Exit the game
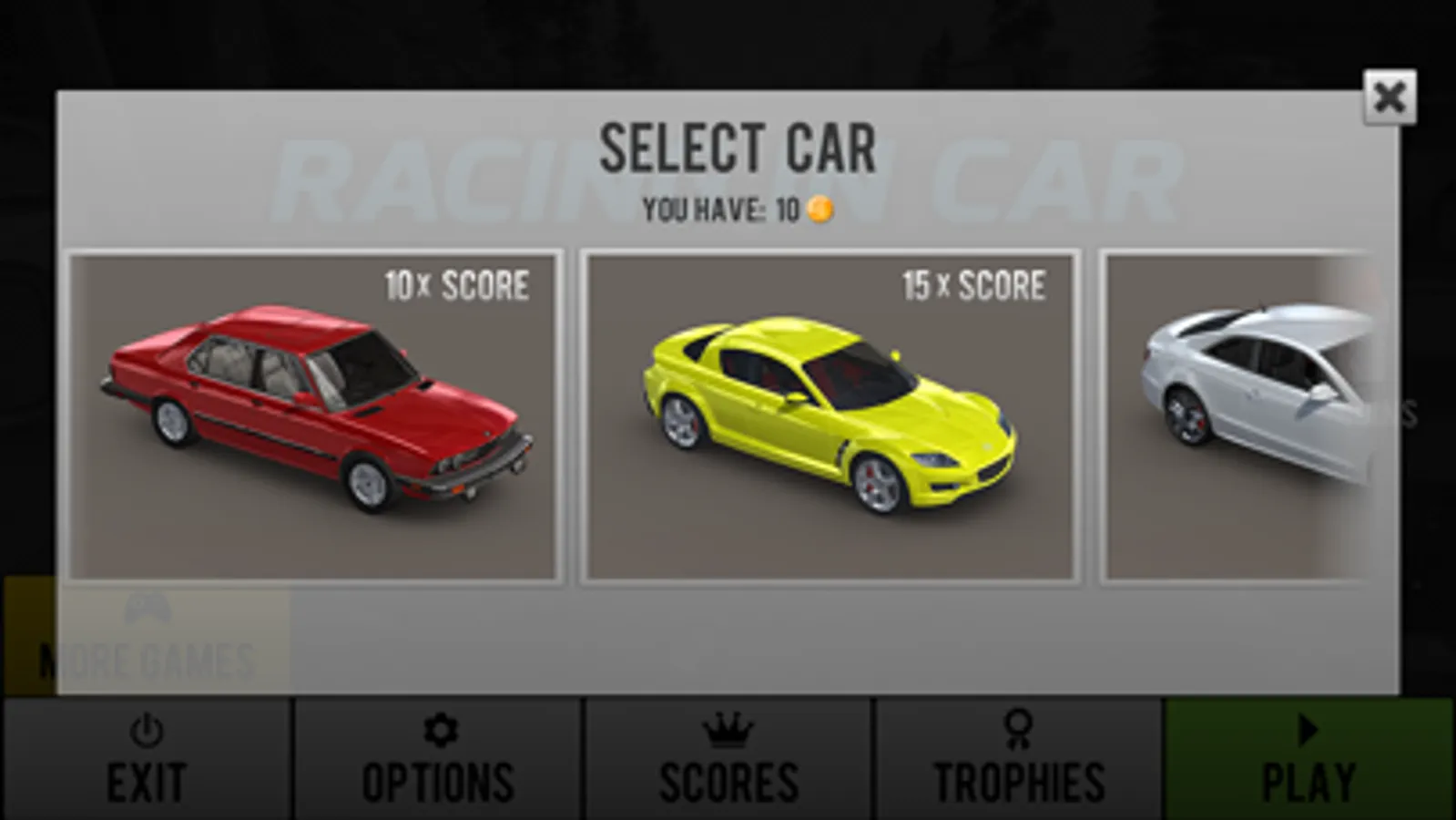 (x=147, y=760)
